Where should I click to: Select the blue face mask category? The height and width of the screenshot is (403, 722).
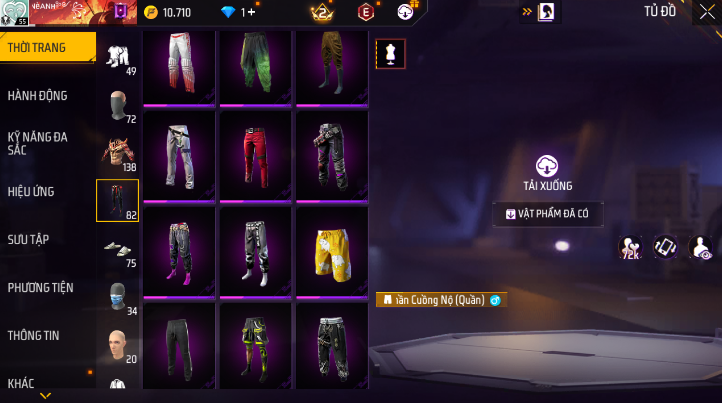(x=118, y=296)
